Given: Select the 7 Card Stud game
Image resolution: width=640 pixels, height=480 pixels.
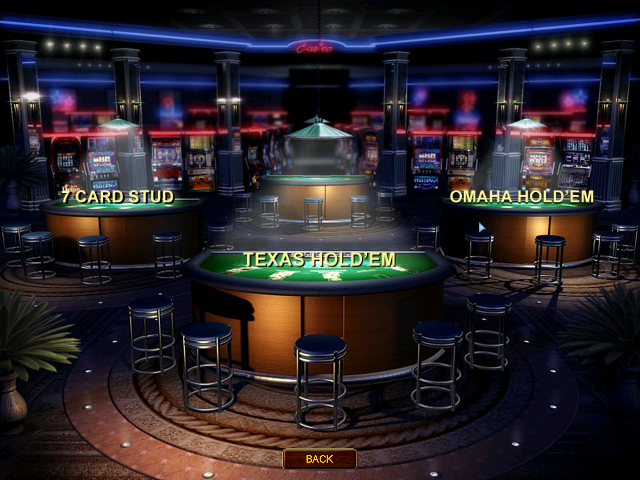Looking at the screenshot, I should click(117, 197).
